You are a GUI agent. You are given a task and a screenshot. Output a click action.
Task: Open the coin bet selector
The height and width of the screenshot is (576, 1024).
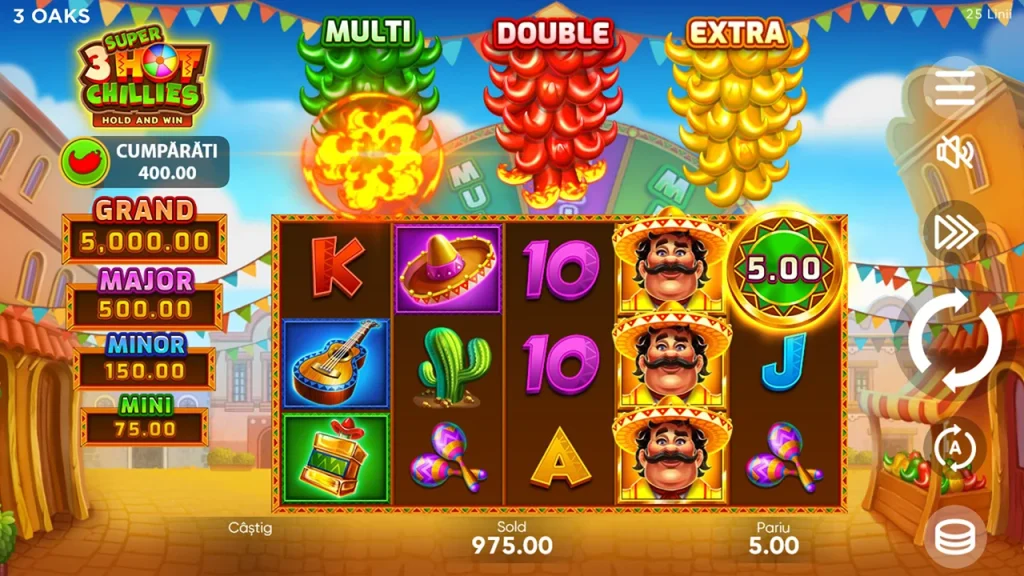(955, 539)
